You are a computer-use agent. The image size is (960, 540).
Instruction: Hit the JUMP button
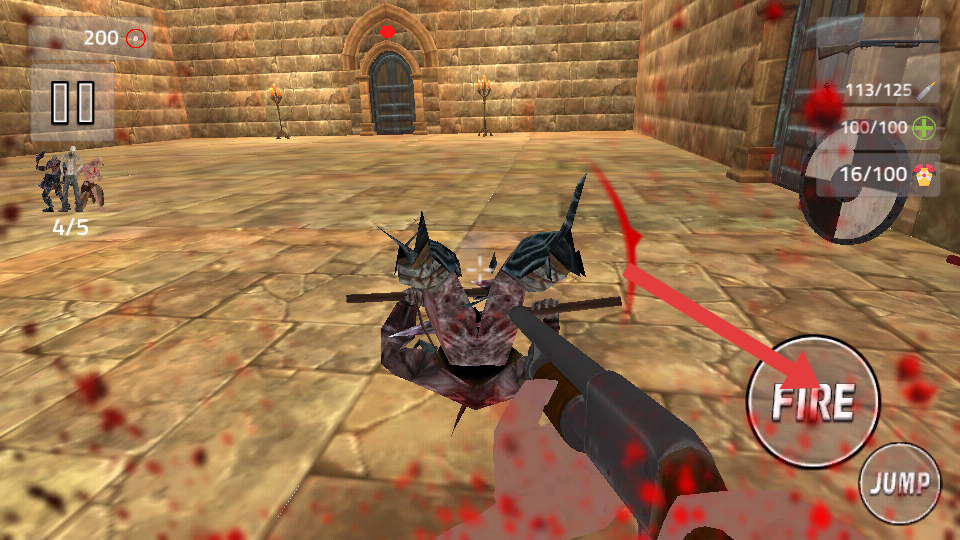900,484
